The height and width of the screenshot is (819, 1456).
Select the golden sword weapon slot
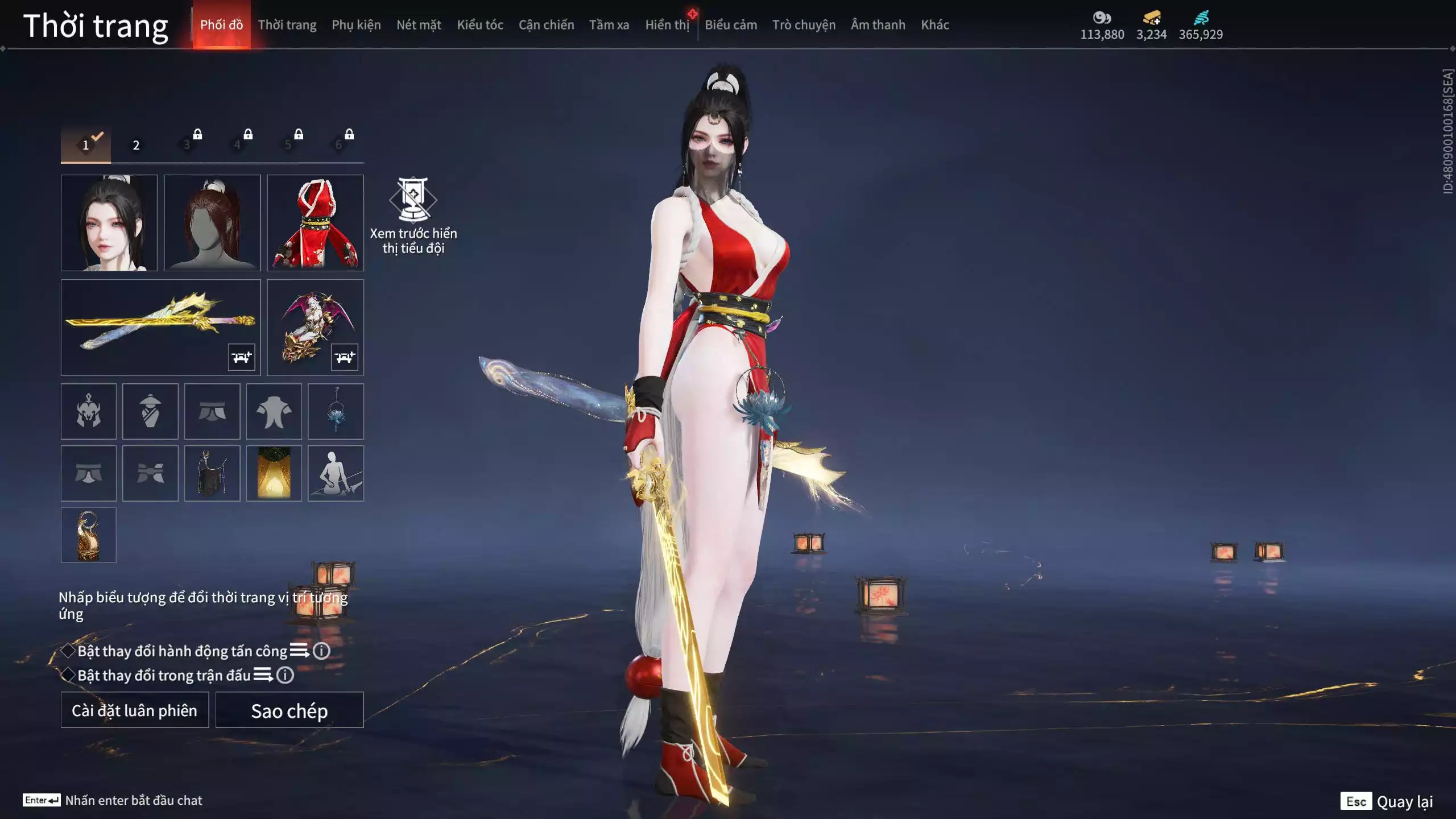click(160, 327)
